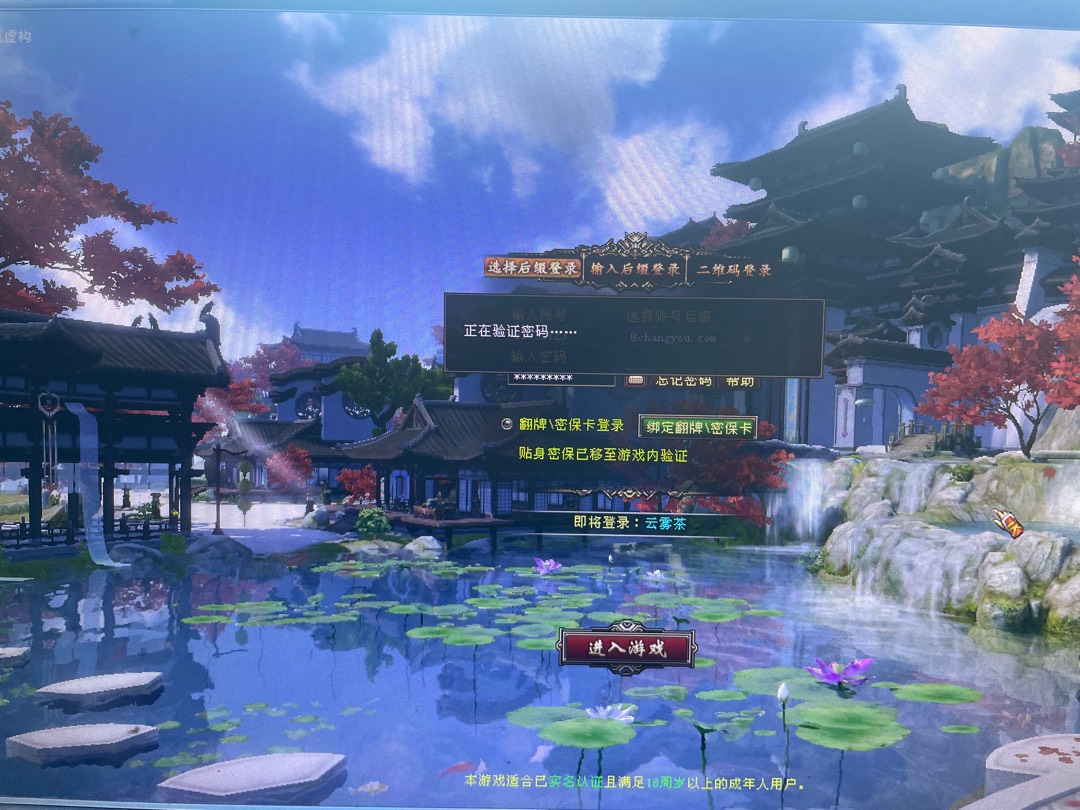Switch to the 选择后缀登录 tab
This screenshot has height=810, width=1080.
pyautogui.click(x=532, y=268)
